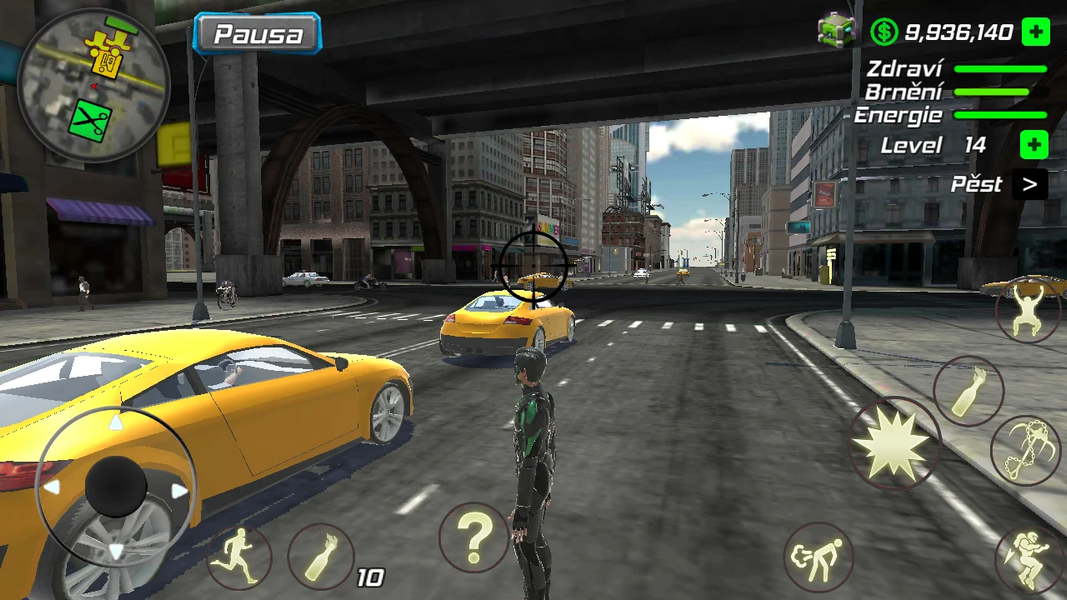Open the green crate icon beside the money
Image resolution: width=1067 pixels, height=600 pixels.
point(836,30)
